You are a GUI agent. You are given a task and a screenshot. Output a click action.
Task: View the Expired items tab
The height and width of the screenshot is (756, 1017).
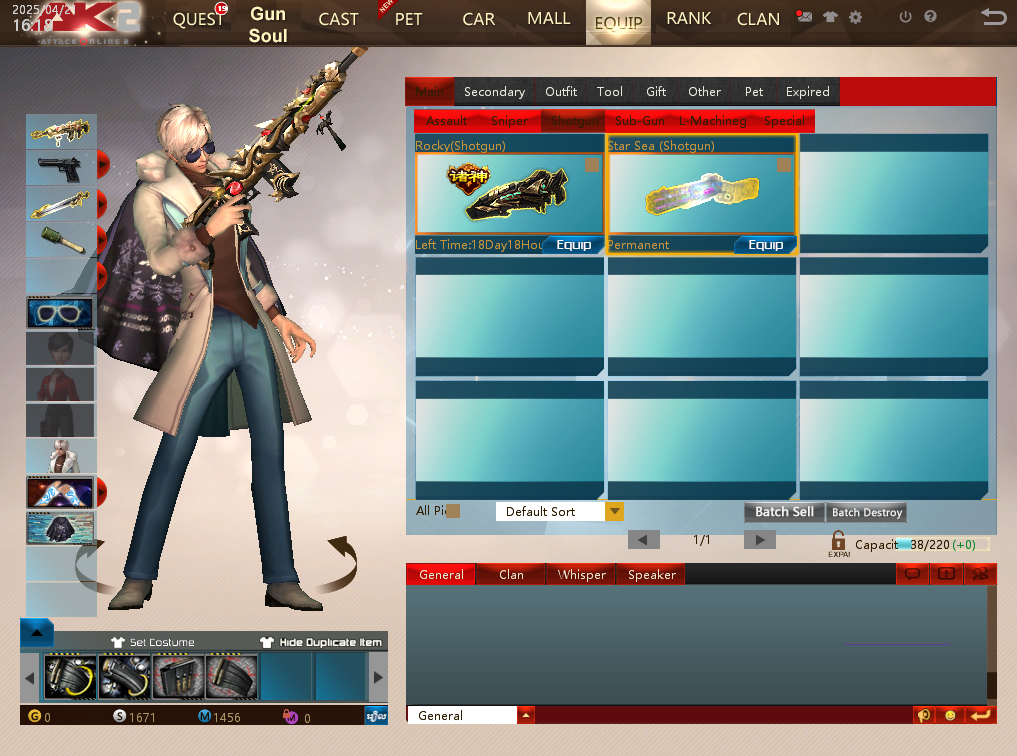807,92
